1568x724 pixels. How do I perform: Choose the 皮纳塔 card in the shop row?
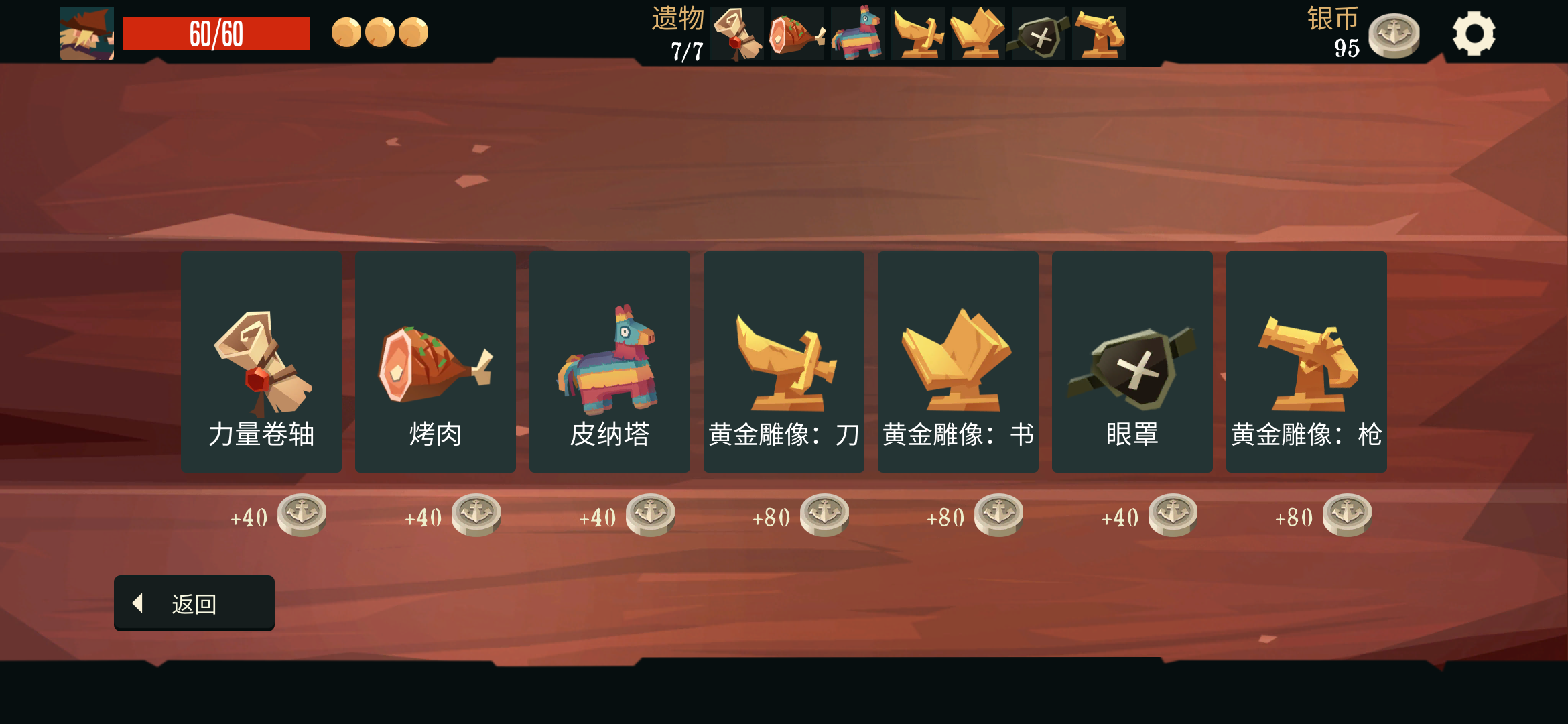coord(609,361)
